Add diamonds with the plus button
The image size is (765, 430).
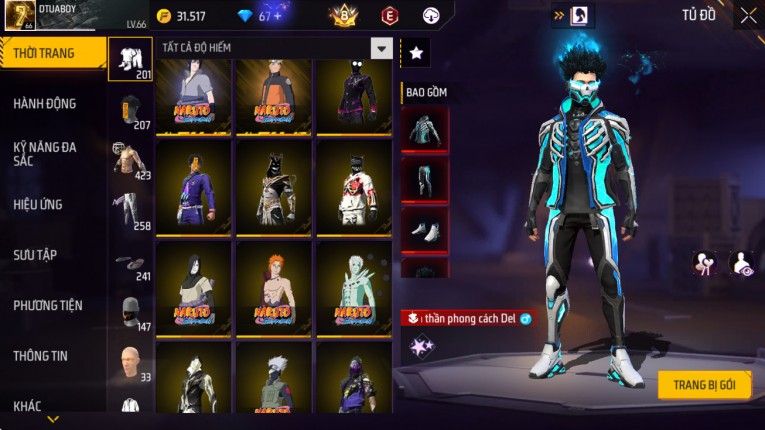coord(278,15)
